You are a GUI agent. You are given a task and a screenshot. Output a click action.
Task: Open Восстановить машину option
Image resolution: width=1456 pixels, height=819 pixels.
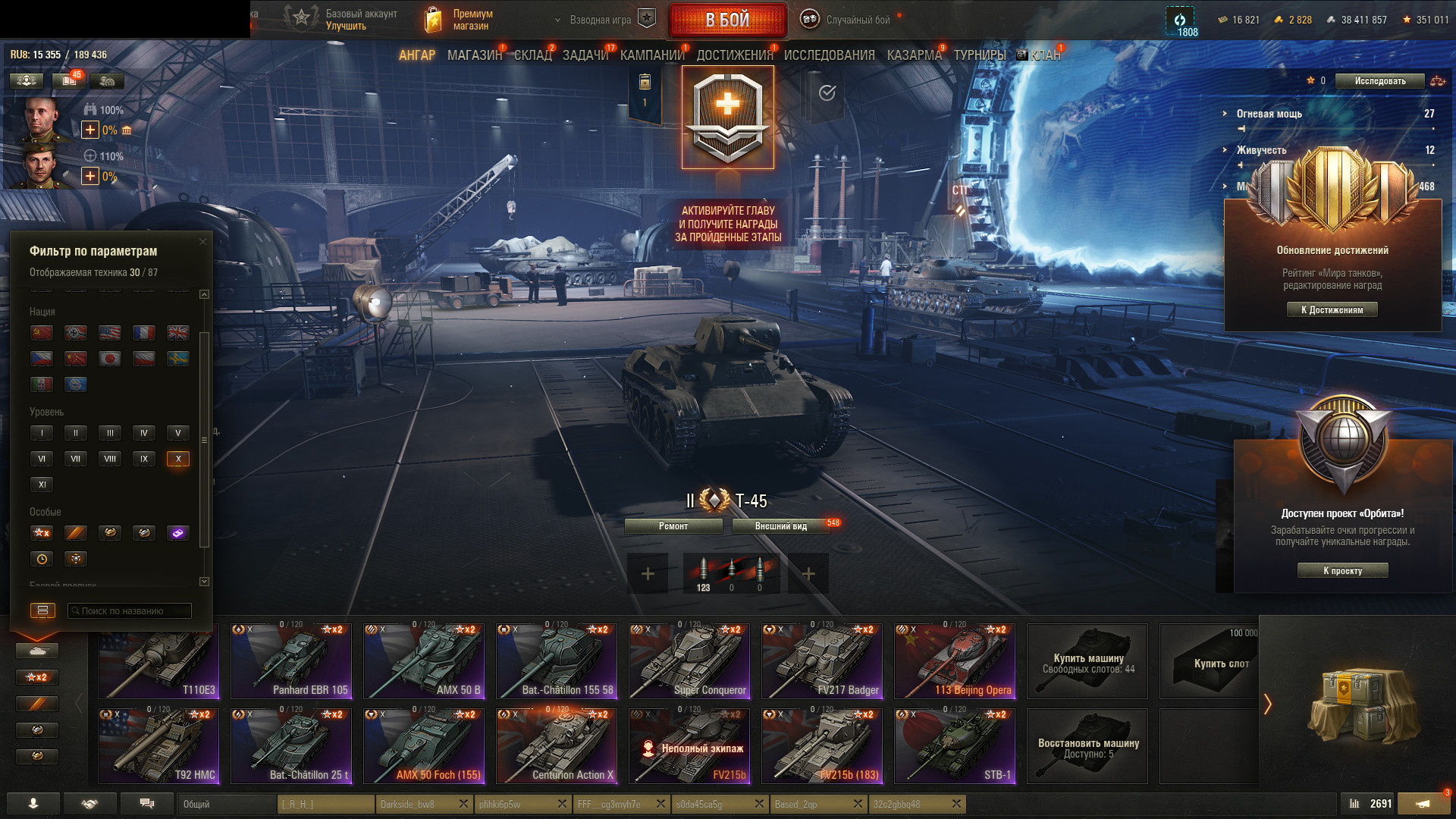pyautogui.click(x=1087, y=746)
